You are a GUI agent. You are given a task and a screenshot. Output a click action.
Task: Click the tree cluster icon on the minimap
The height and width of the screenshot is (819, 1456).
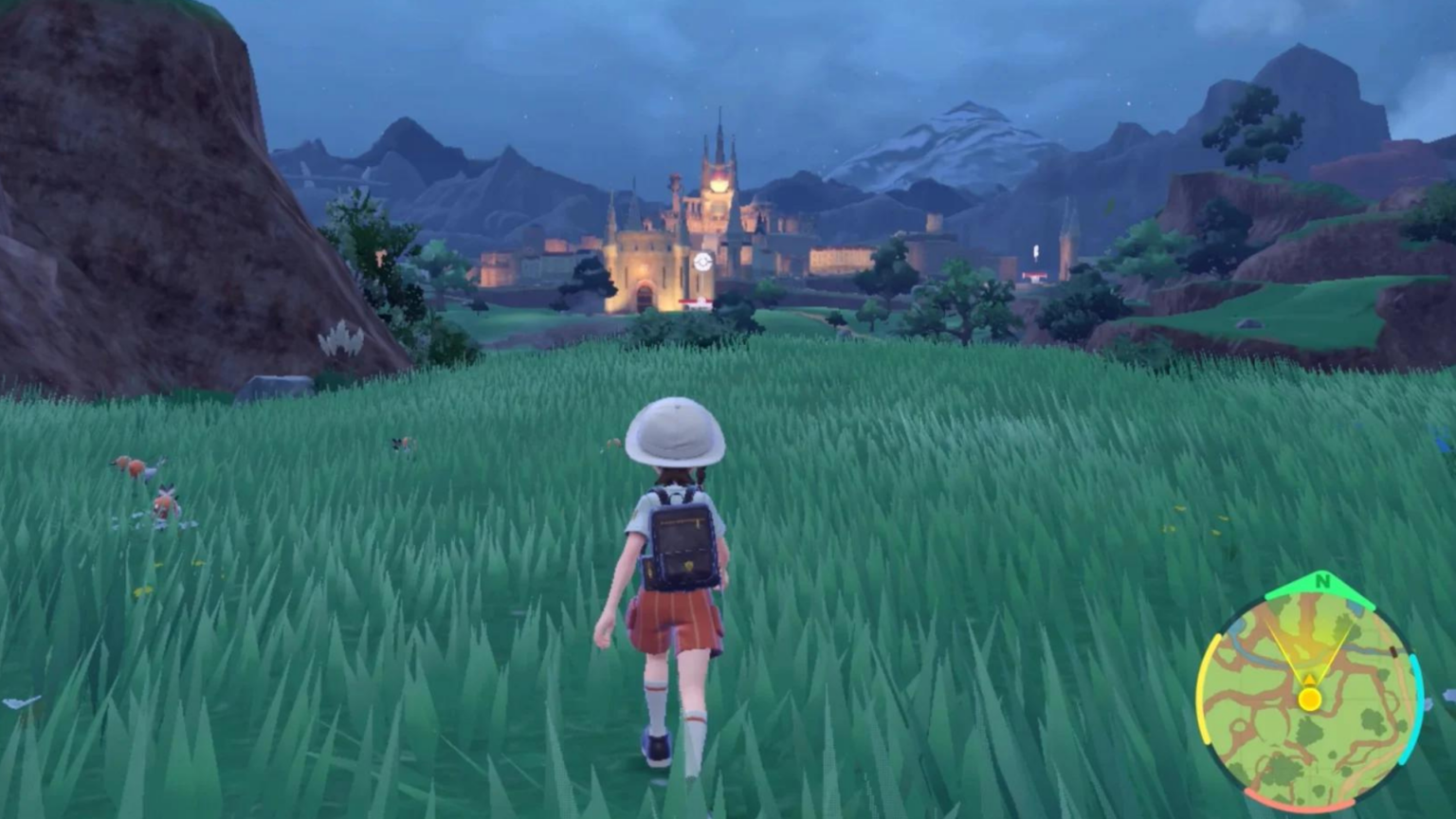click(x=1311, y=731)
